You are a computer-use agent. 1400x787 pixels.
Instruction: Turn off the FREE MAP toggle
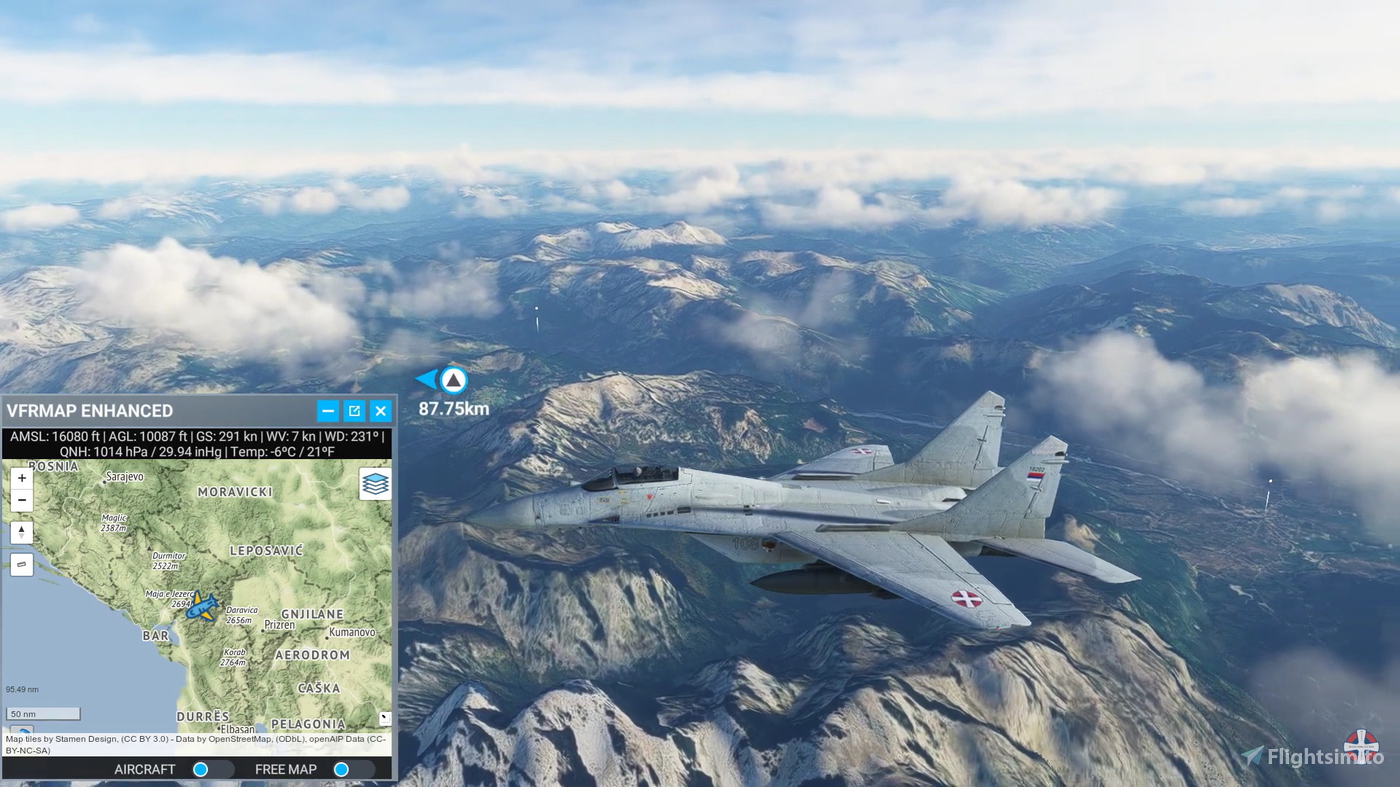click(x=343, y=769)
